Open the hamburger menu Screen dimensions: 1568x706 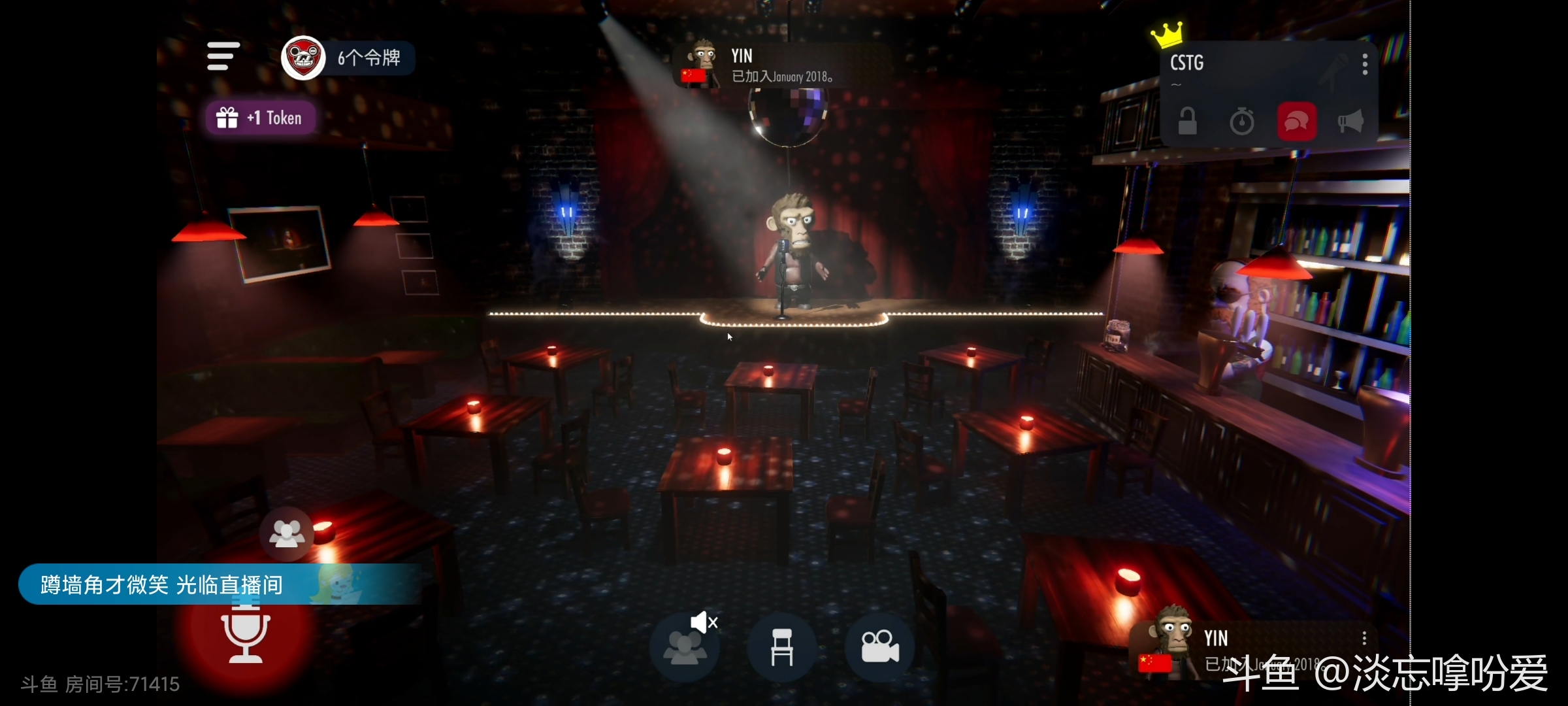pos(223,56)
